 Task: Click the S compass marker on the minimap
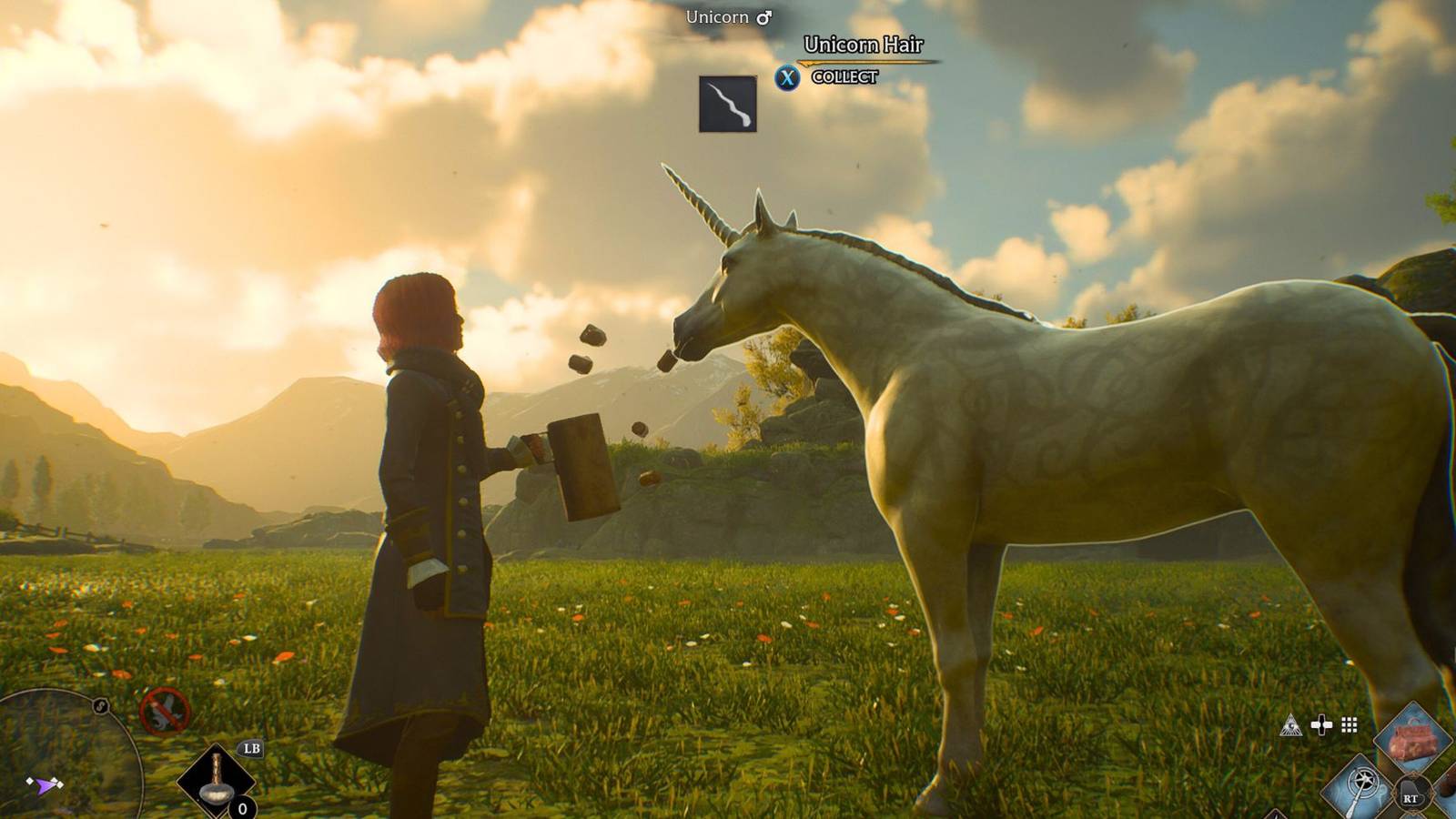[x=99, y=706]
